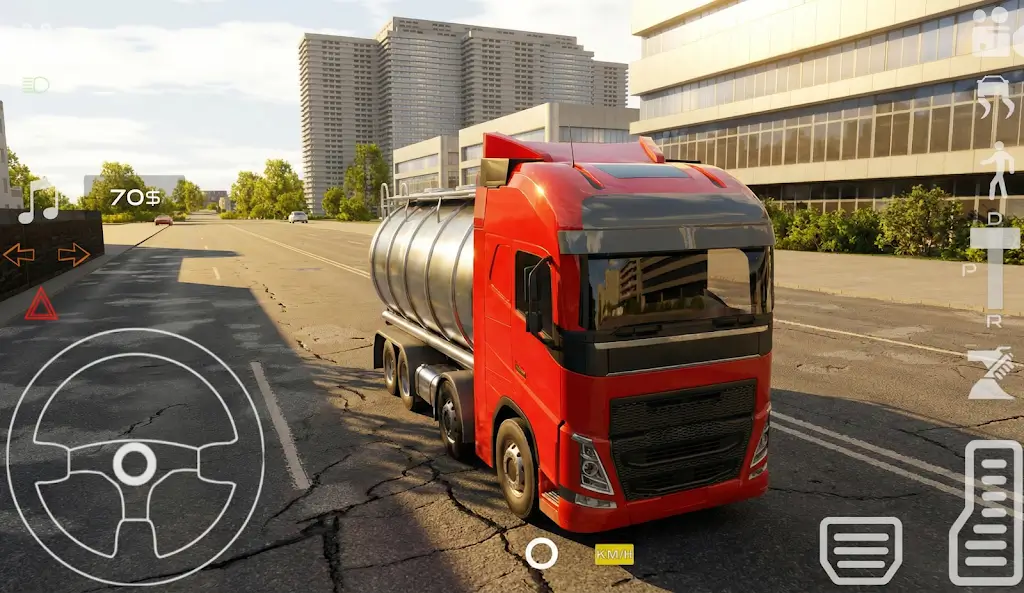Click the car icon below the camera

[x=993, y=97]
